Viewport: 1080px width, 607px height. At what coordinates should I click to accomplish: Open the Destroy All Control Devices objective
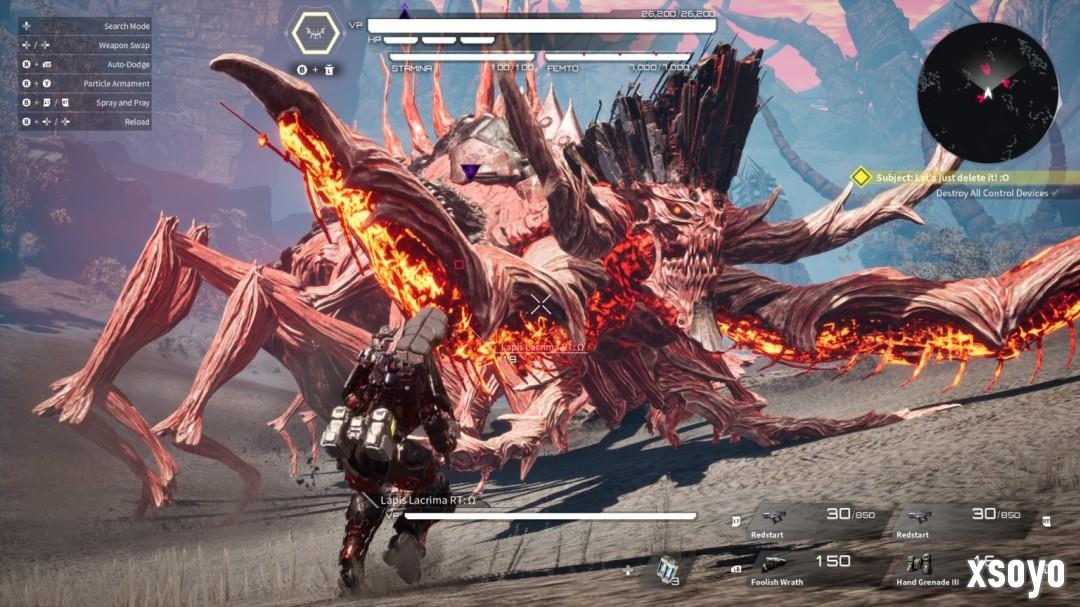pyautogui.click(x=992, y=193)
